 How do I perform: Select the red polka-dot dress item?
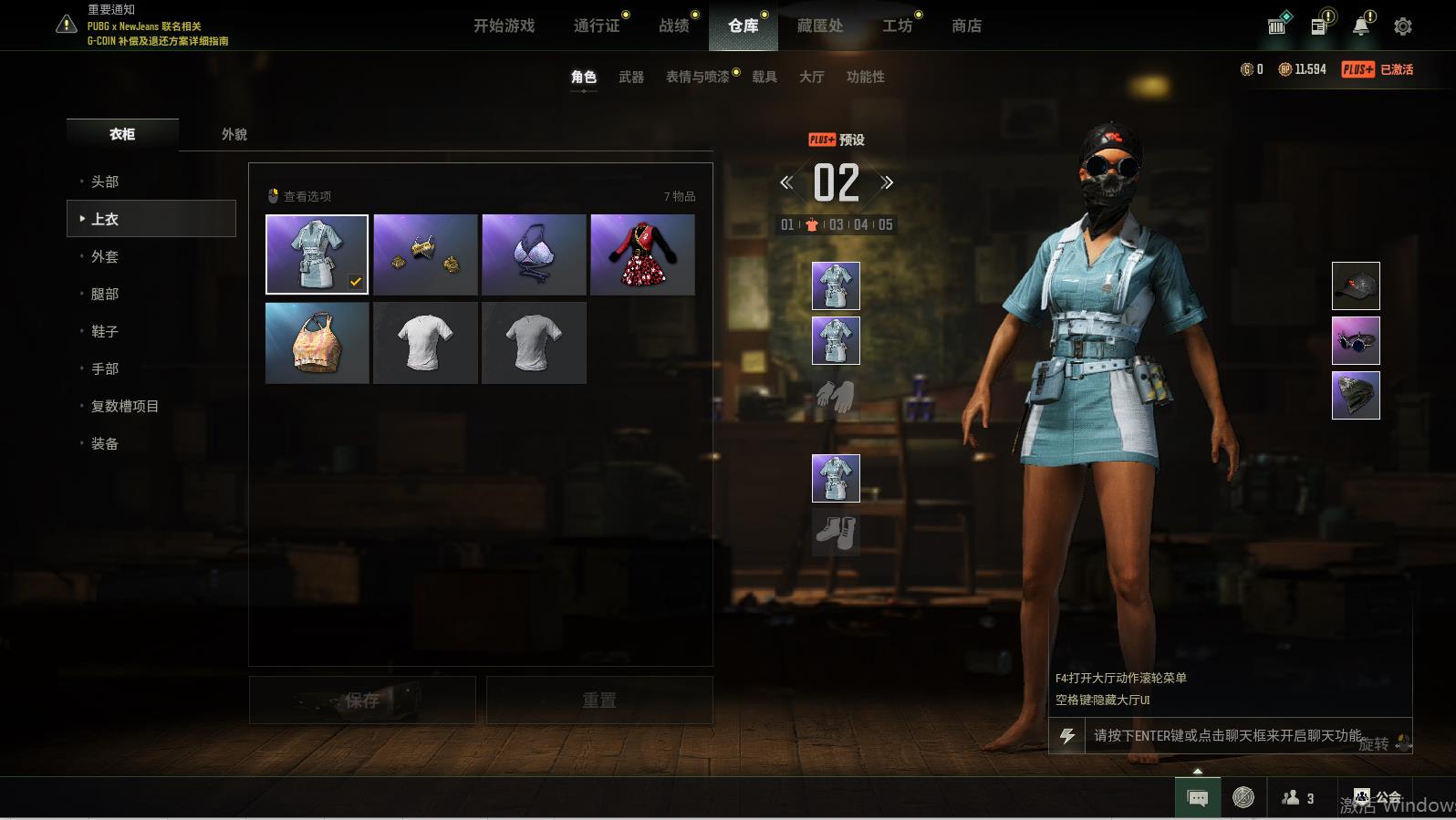(x=642, y=254)
